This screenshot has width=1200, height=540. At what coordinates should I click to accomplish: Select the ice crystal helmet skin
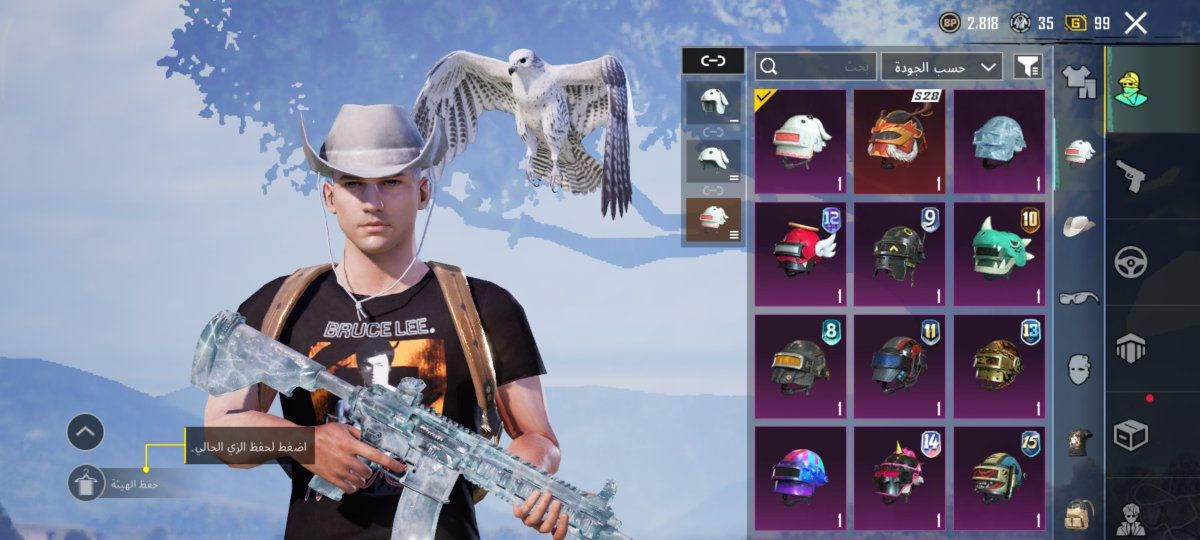pos(999,141)
